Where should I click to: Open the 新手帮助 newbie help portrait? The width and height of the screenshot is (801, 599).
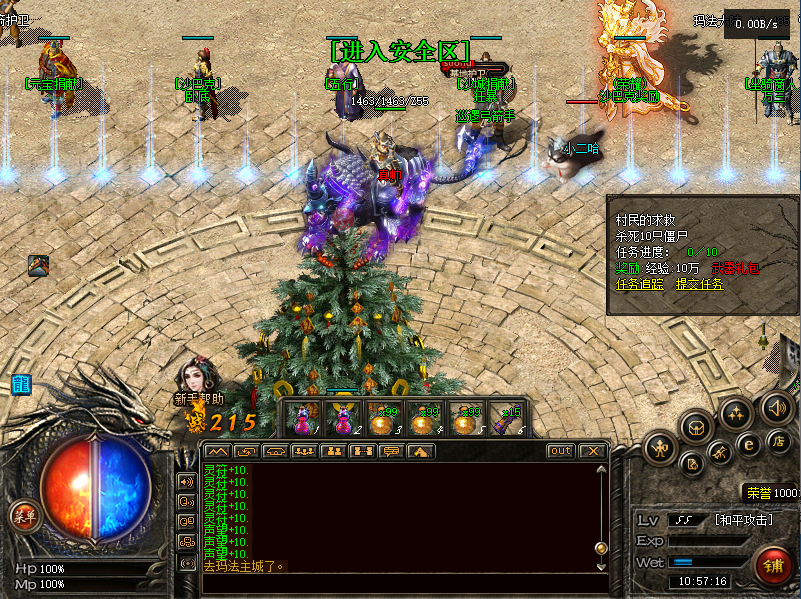pos(196,381)
